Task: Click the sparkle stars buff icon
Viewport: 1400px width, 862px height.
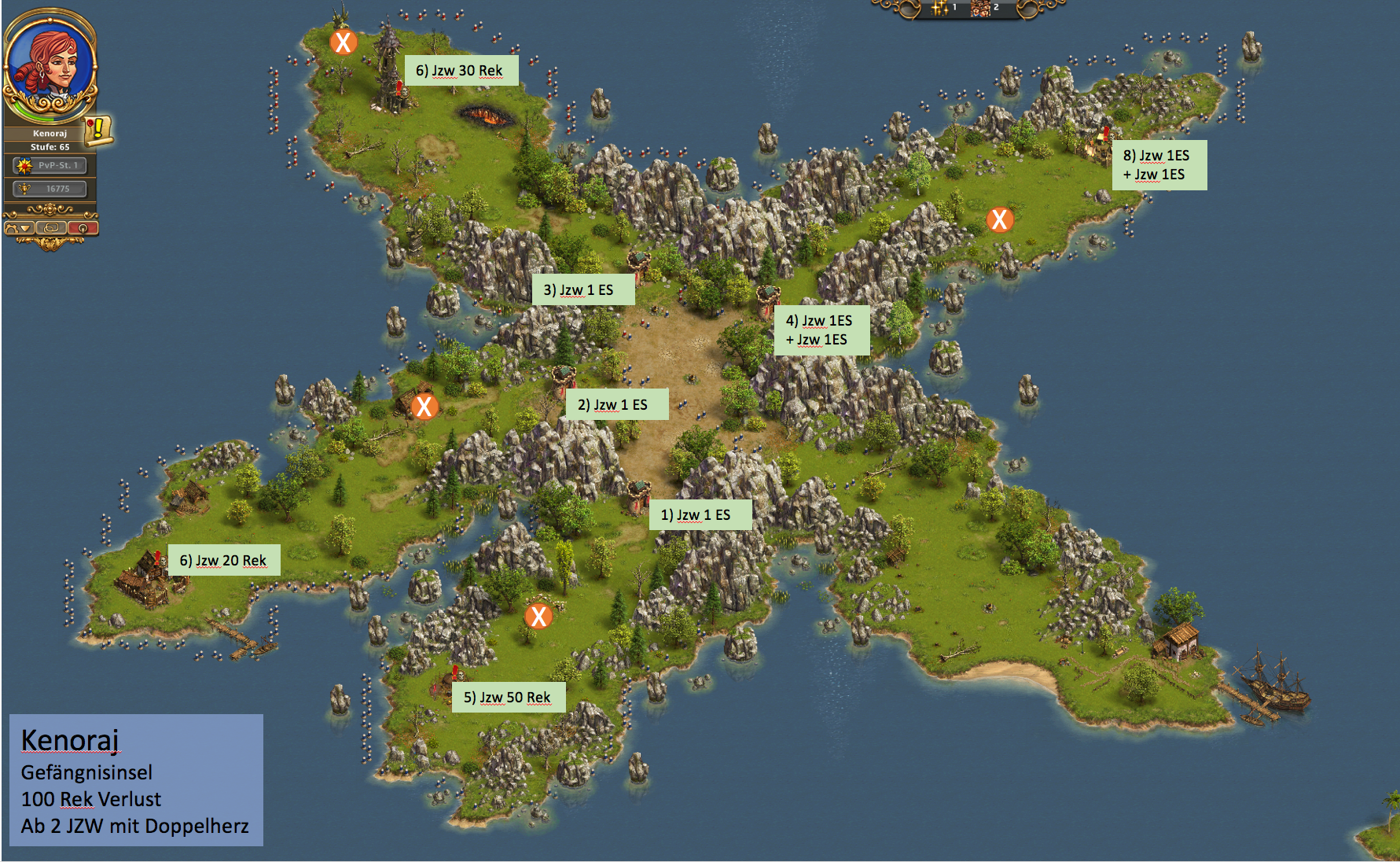Action: (x=940, y=8)
